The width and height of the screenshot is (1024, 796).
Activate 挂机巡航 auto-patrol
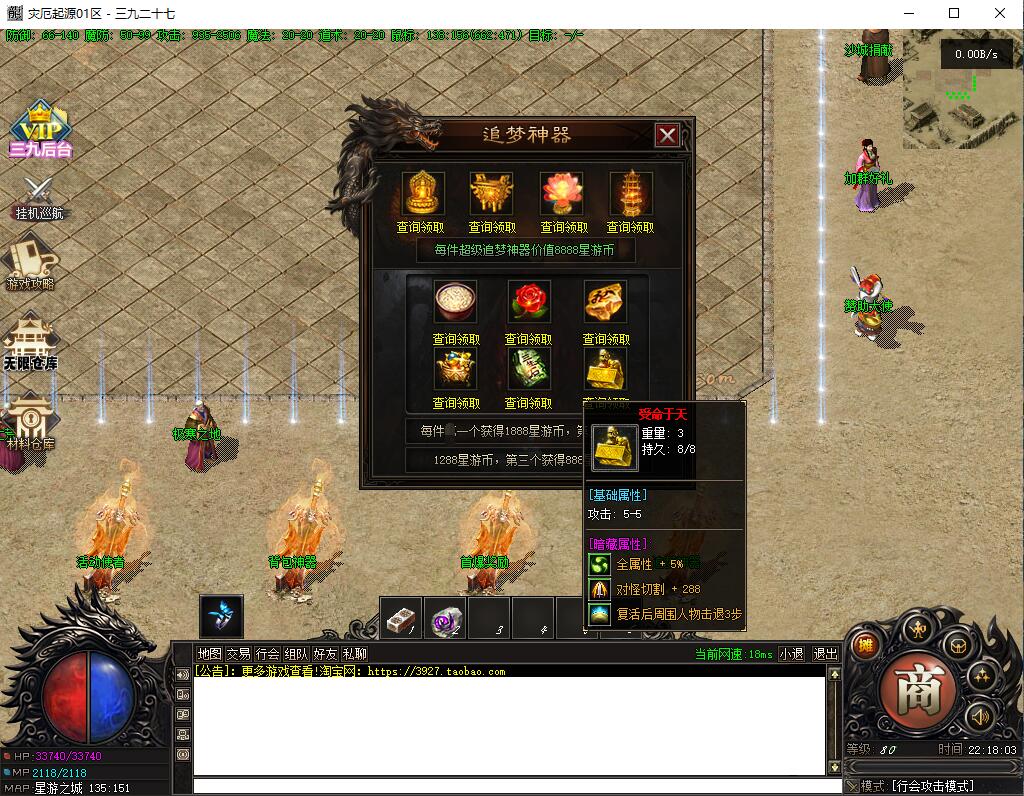click(40, 196)
